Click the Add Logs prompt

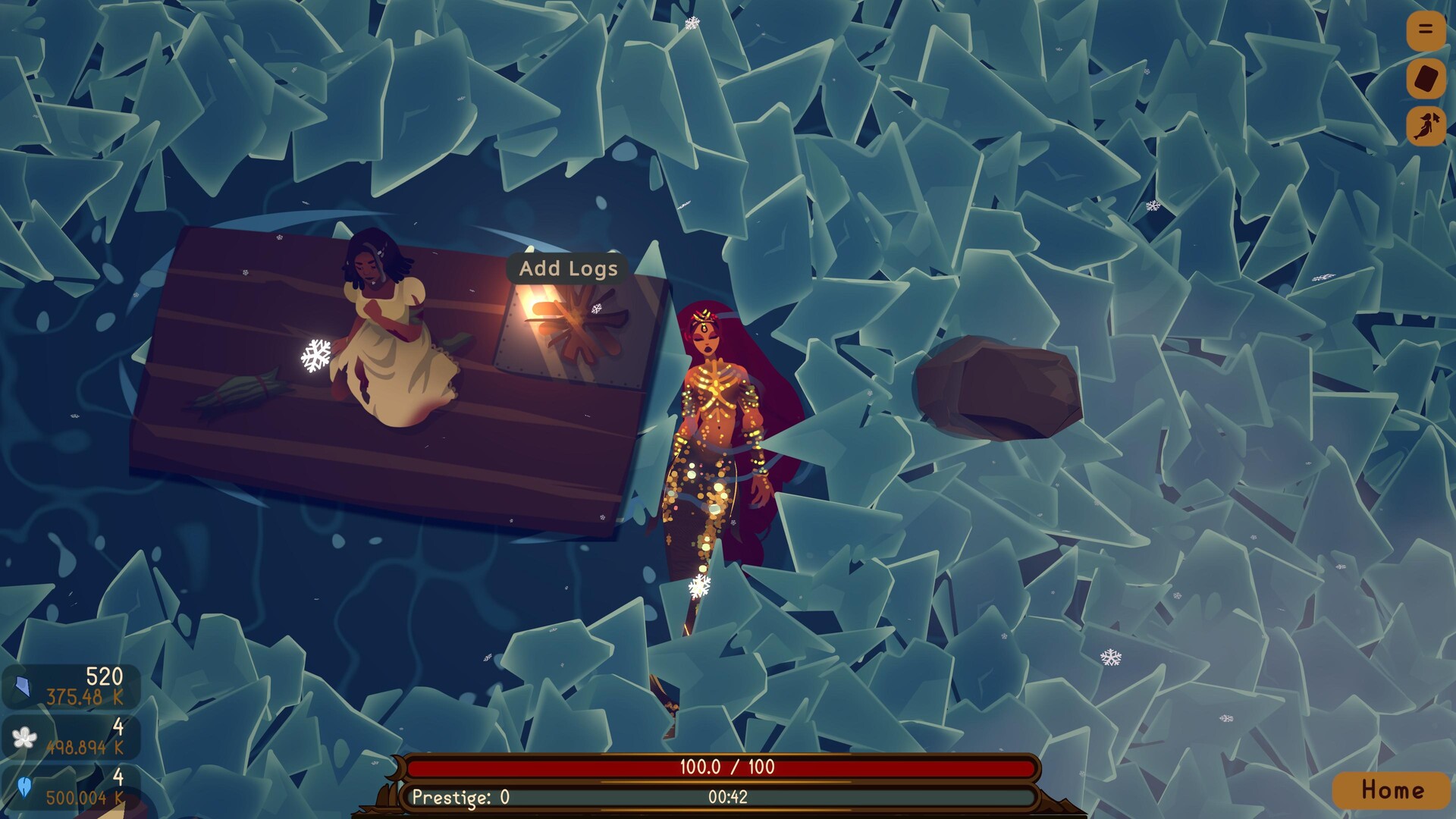(x=568, y=268)
